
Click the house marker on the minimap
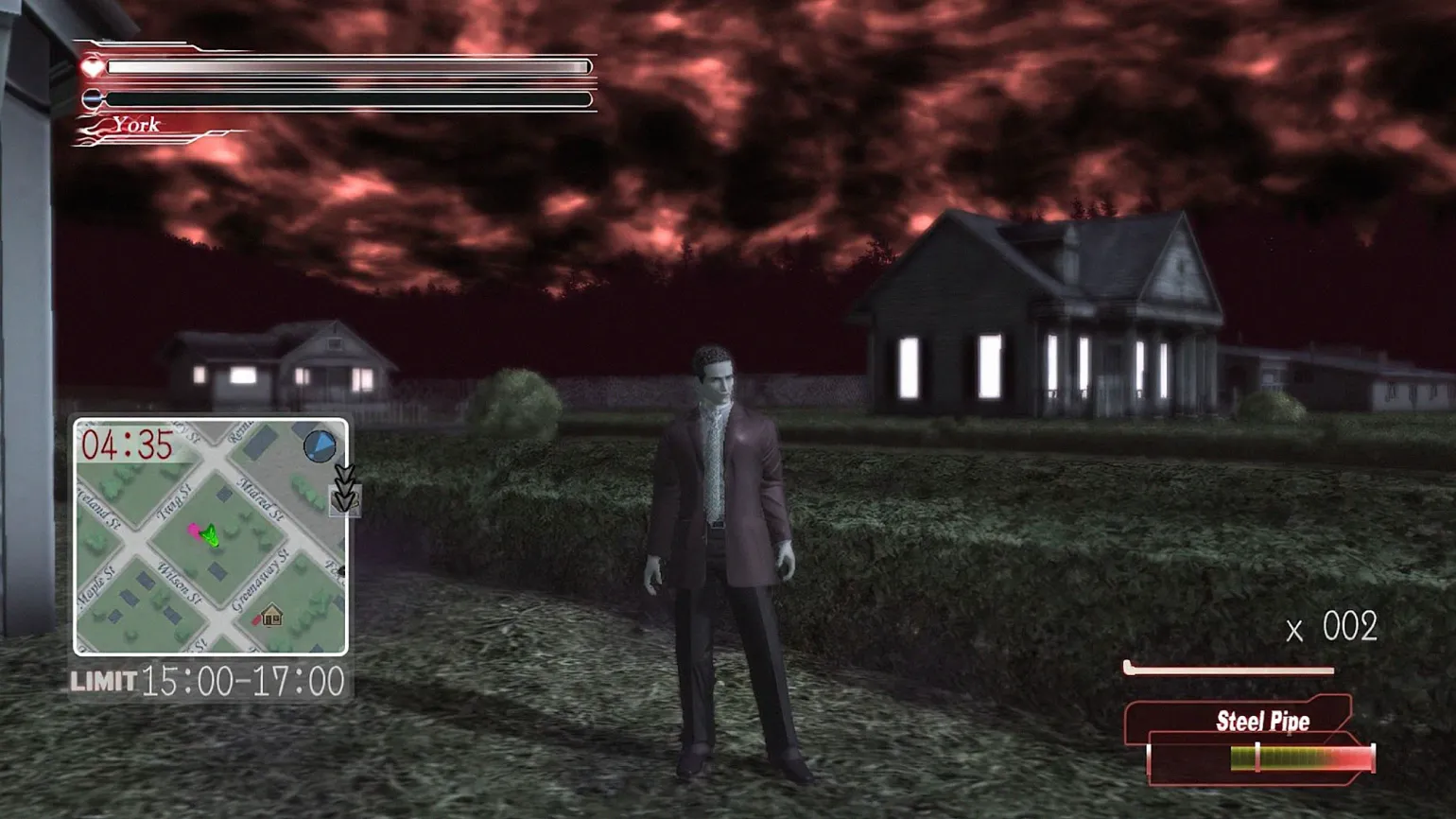point(271,617)
